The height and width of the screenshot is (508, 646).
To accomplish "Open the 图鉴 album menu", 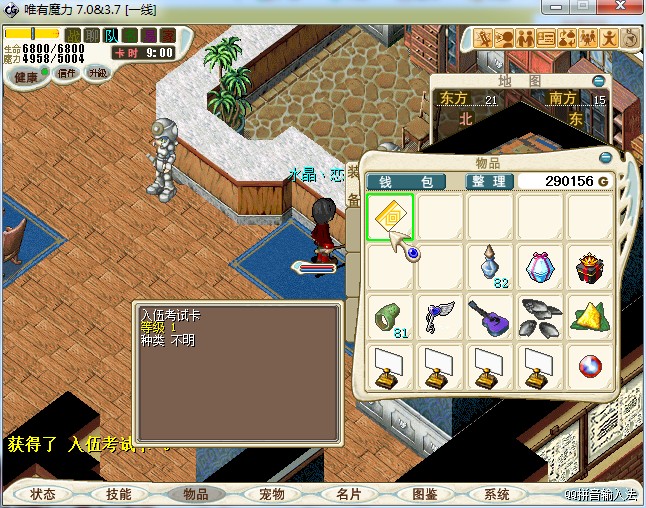I will coord(425,494).
